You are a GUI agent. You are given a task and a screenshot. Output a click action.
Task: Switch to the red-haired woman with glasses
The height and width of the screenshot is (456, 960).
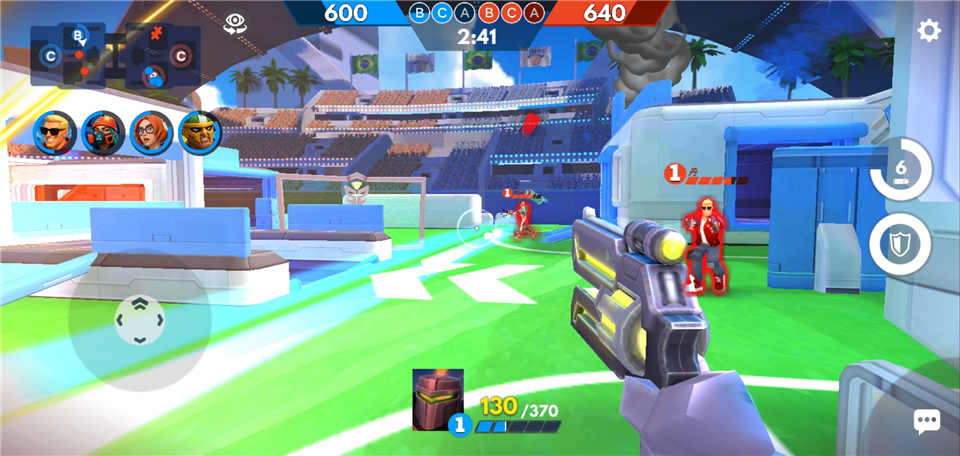(x=151, y=132)
